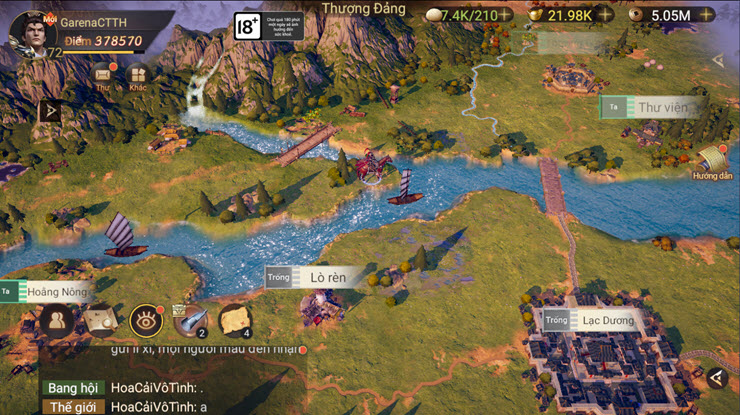Open the heroes silhouette icon

point(54,320)
